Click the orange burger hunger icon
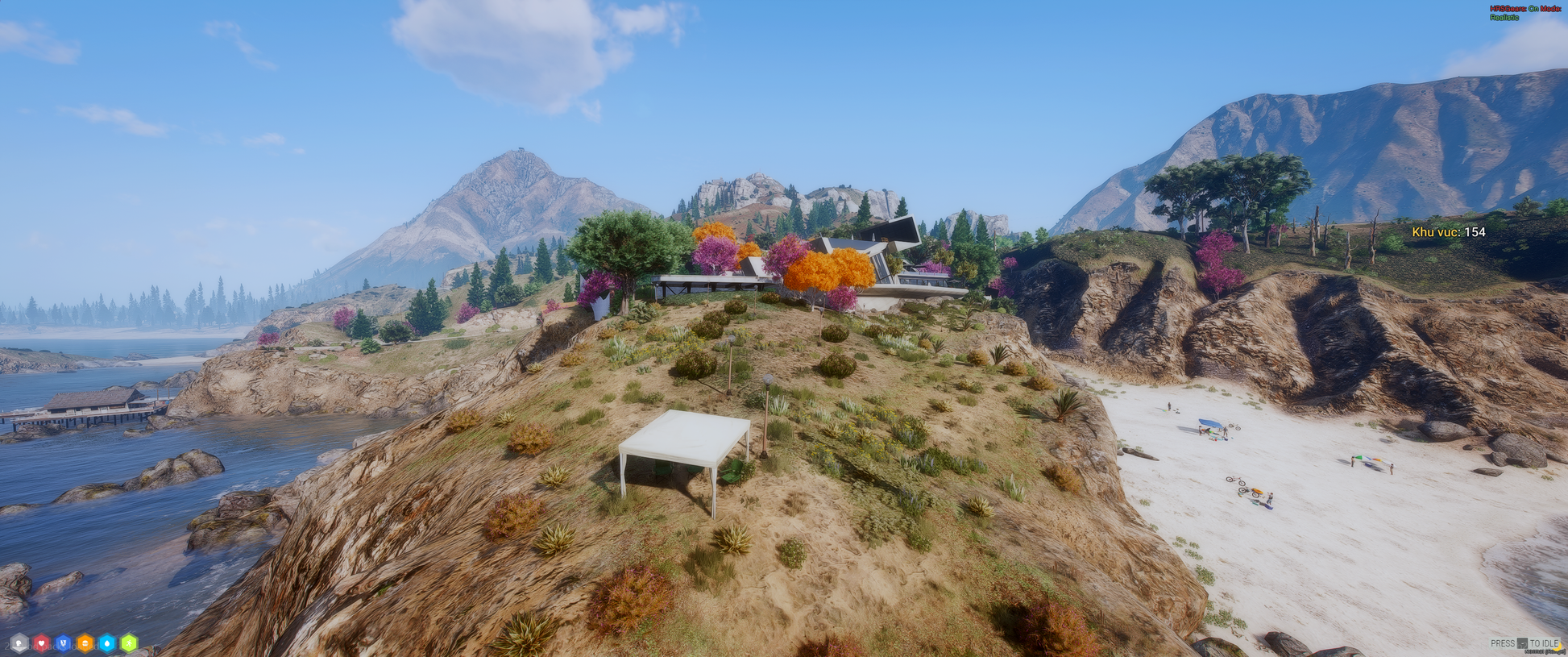 pyautogui.click(x=85, y=643)
